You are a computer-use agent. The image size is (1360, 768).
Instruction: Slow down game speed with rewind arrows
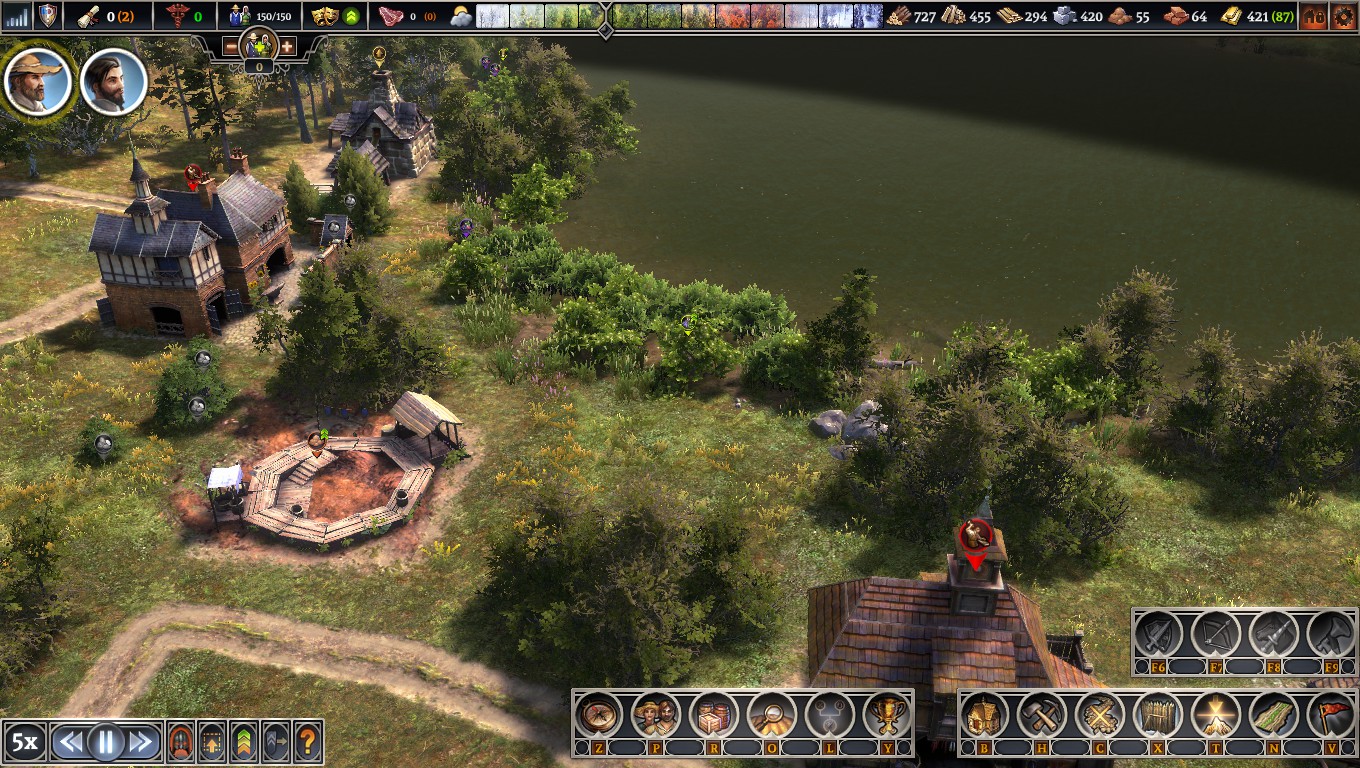(69, 742)
